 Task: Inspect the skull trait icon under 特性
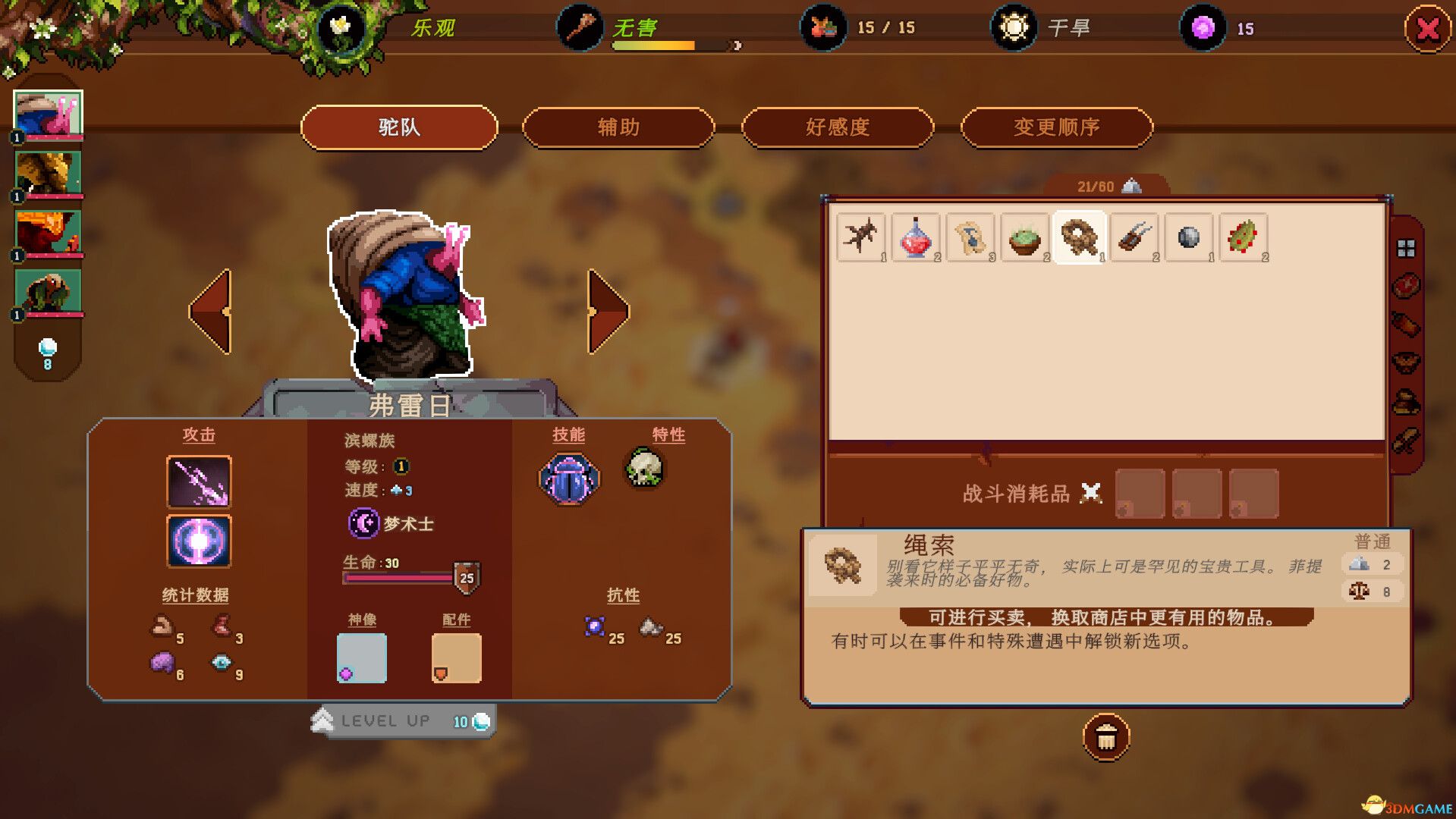pos(646,469)
